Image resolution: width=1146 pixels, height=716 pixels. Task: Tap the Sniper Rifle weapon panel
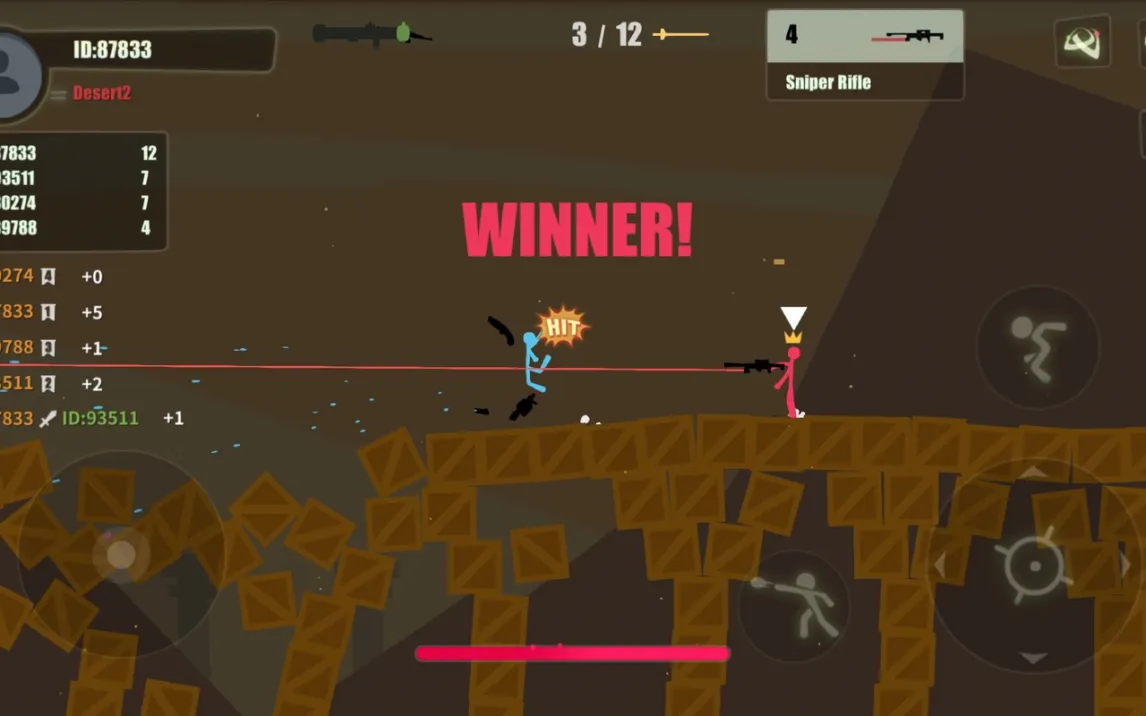pyautogui.click(x=865, y=55)
